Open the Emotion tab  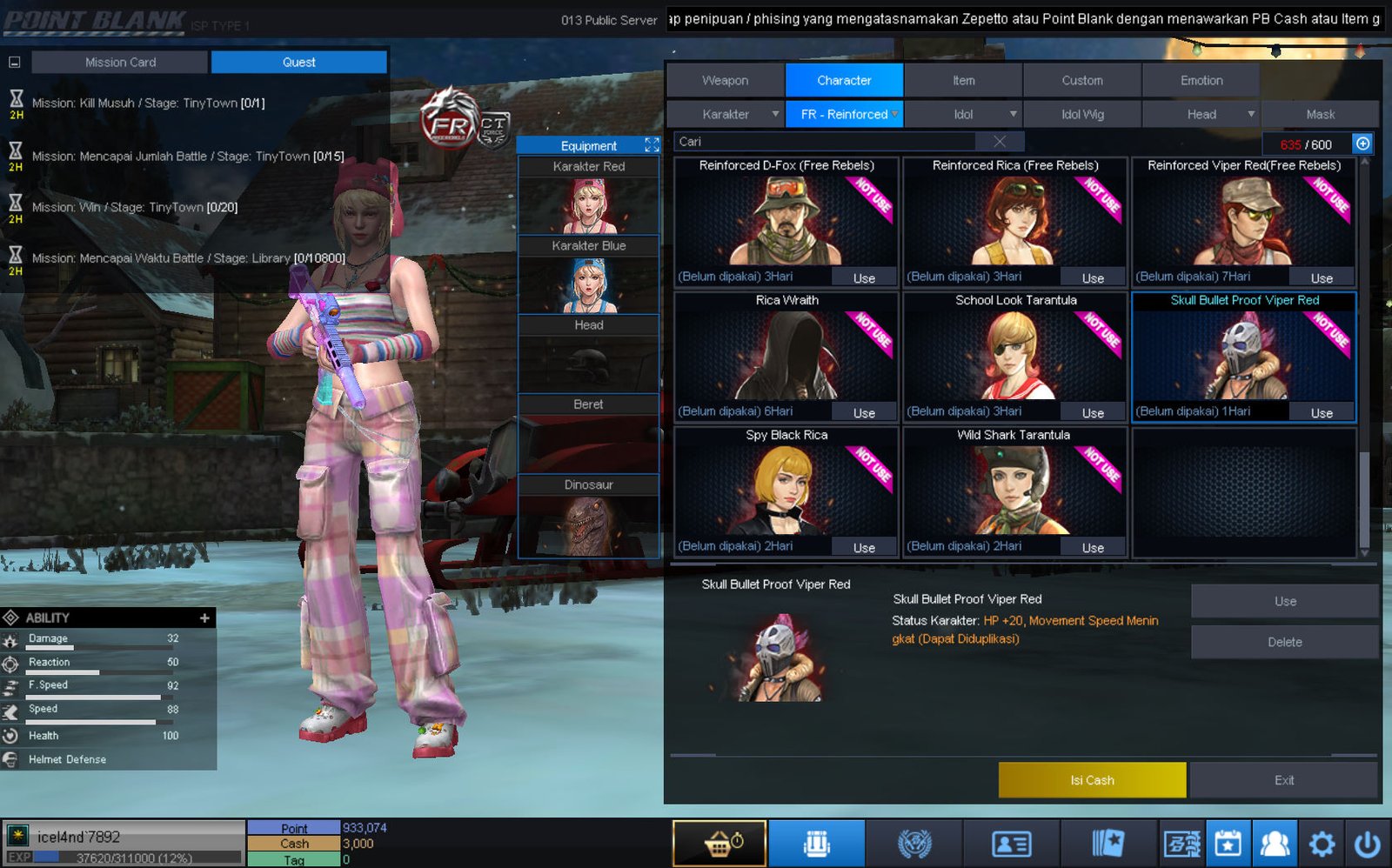click(x=1201, y=80)
